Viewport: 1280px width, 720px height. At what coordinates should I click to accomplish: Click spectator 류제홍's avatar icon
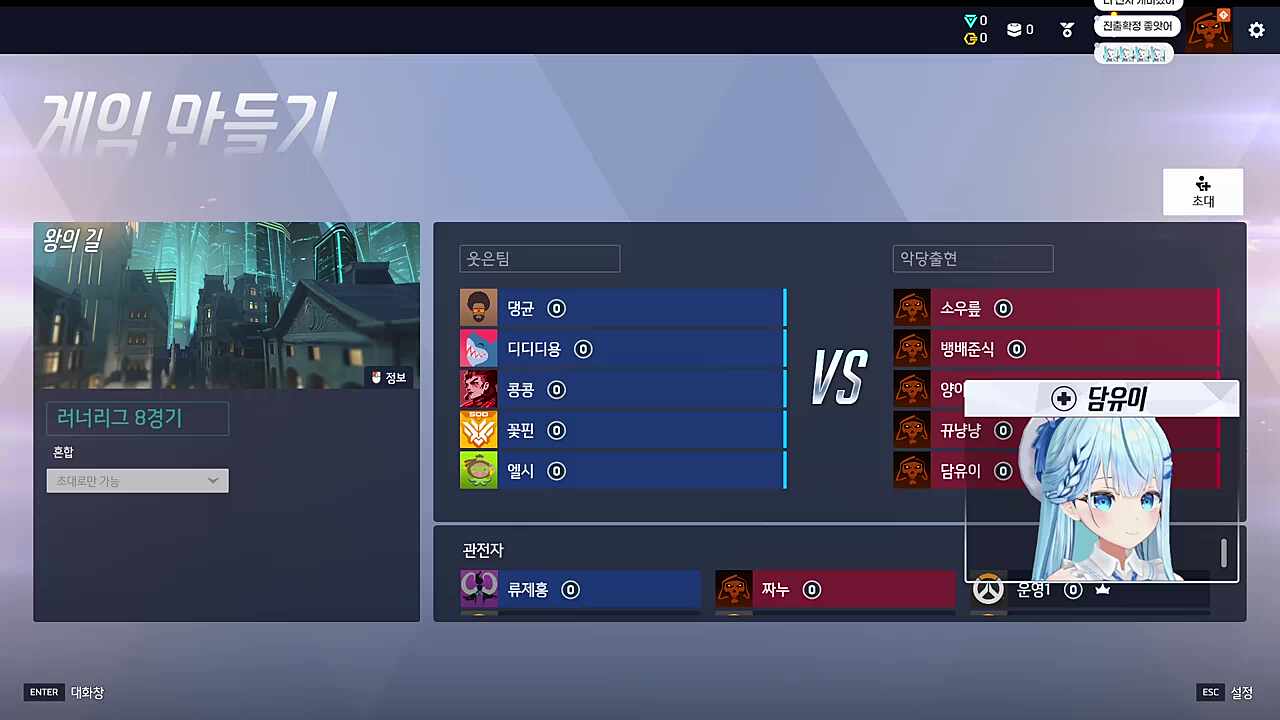pyautogui.click(x=478, y=589)
